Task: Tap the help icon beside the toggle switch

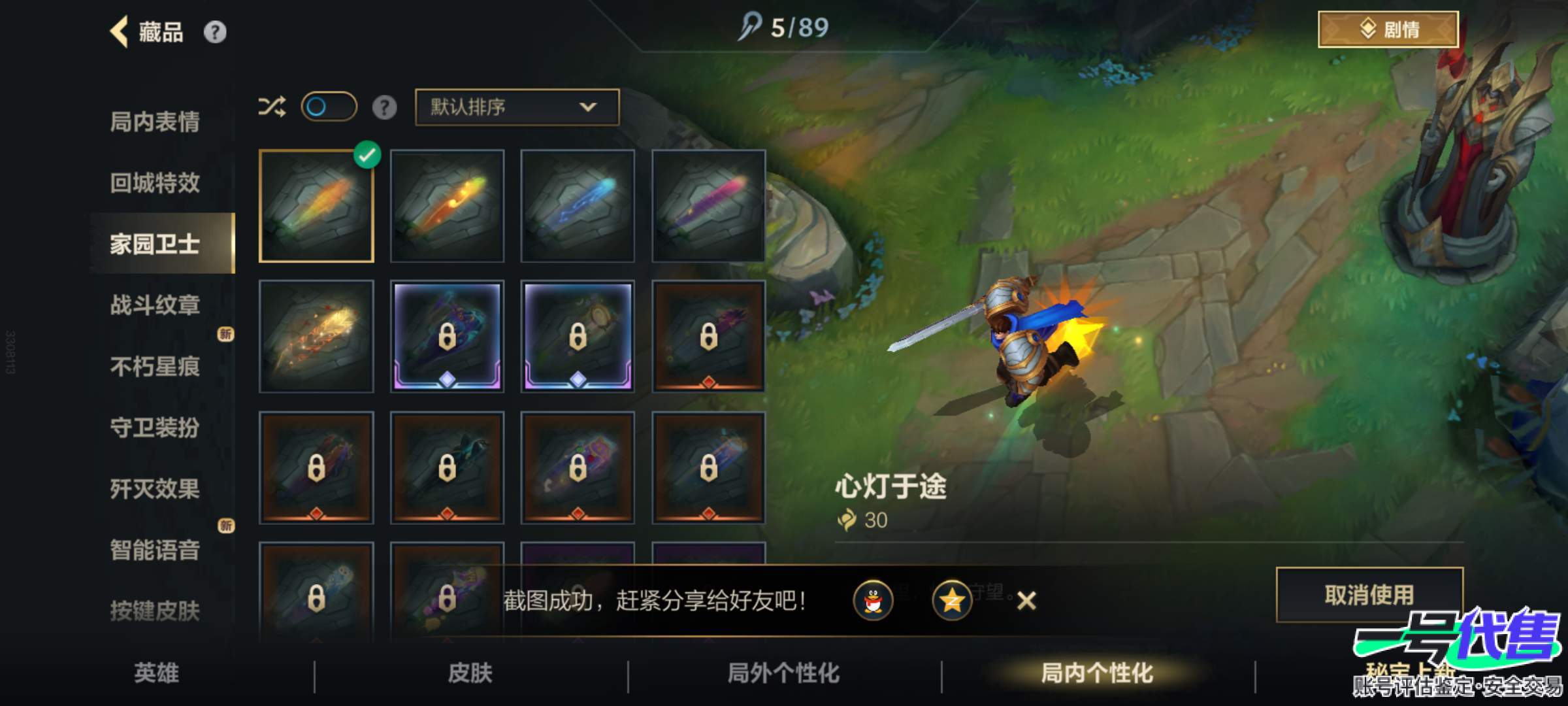Action: coord(385,107)
